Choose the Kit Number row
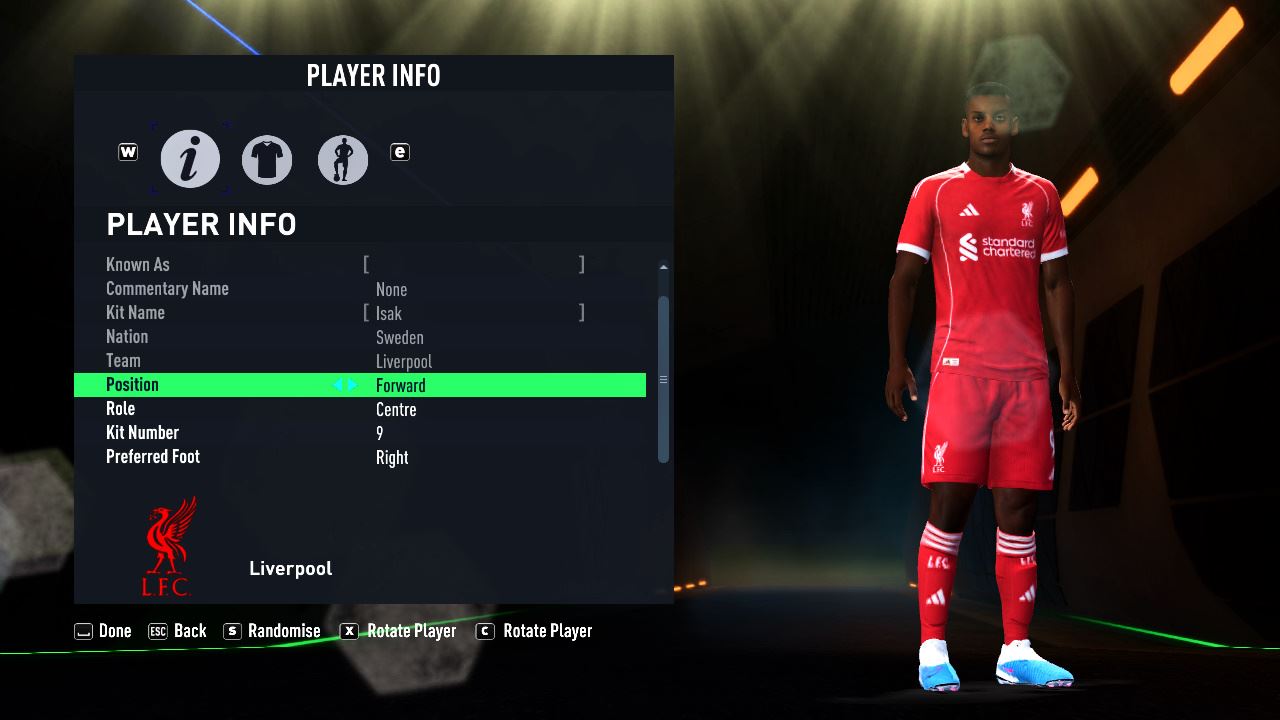This screenshot has width=1280, height=720. (x=360, y=433)
